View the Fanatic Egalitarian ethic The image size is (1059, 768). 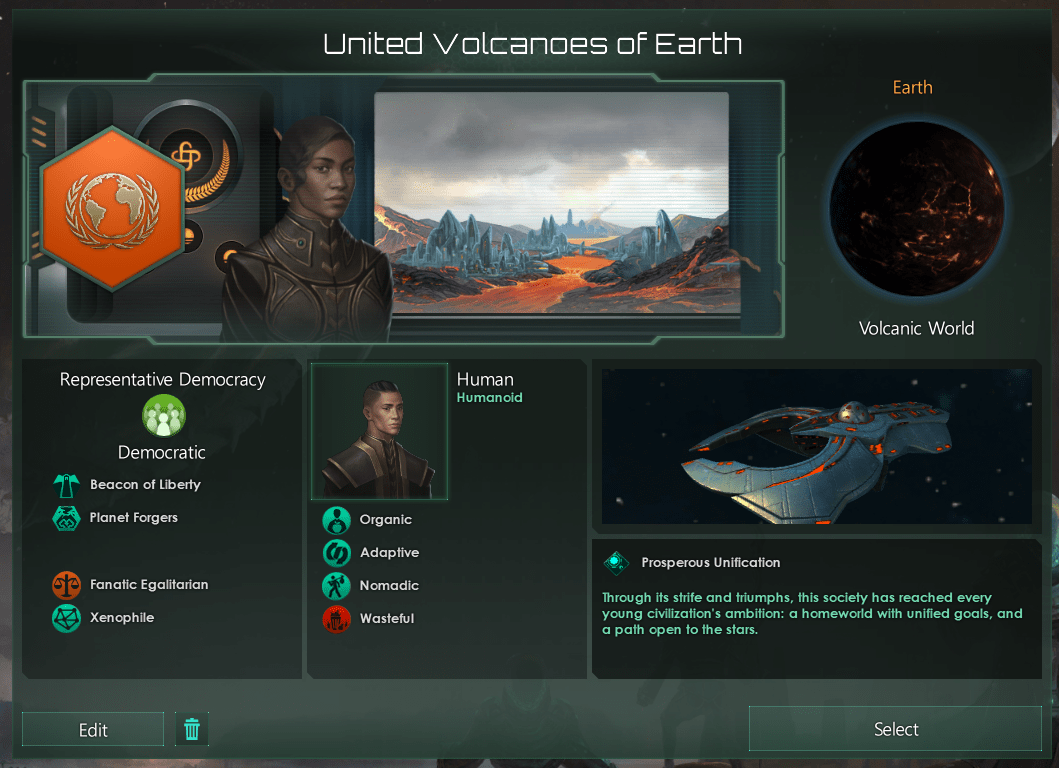pyautogui.click(x=66, y=585)
